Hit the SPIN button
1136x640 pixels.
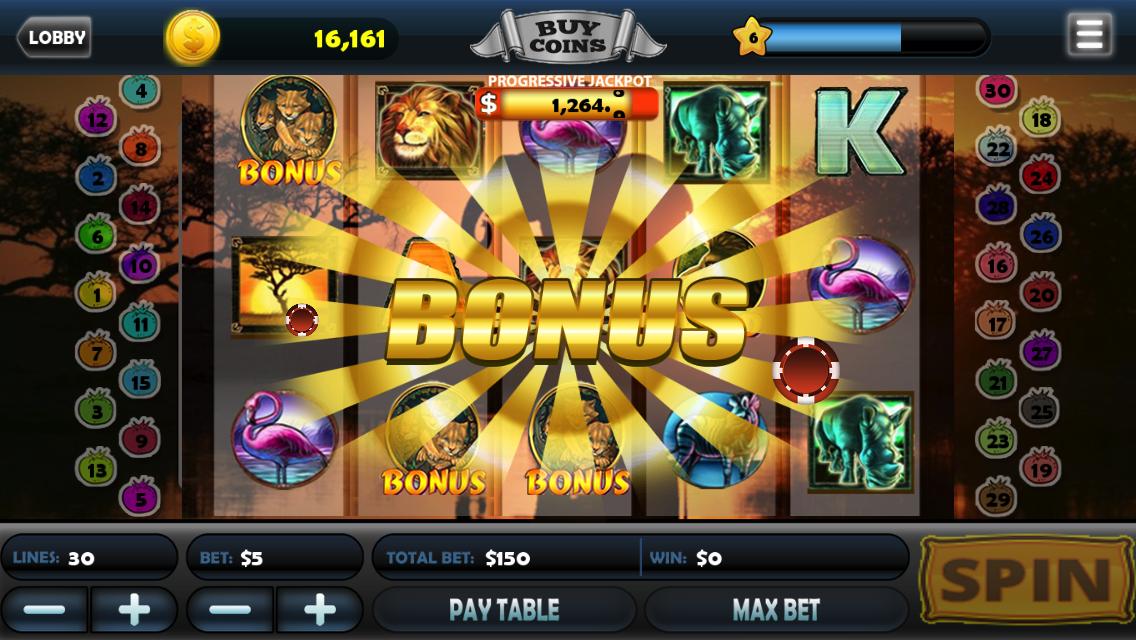click(x=1026, y=581)
